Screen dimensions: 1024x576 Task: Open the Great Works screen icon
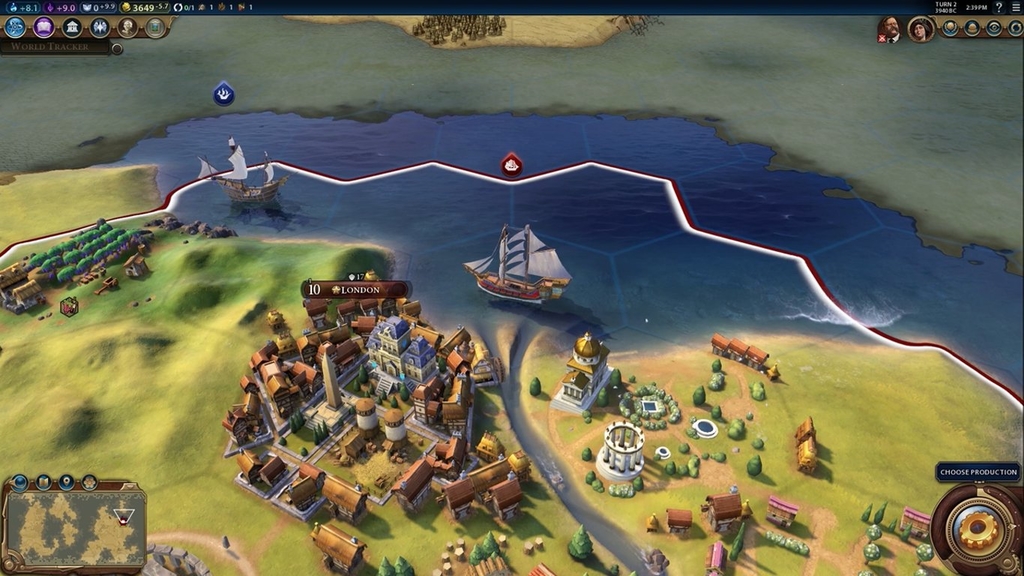(155, 28)
